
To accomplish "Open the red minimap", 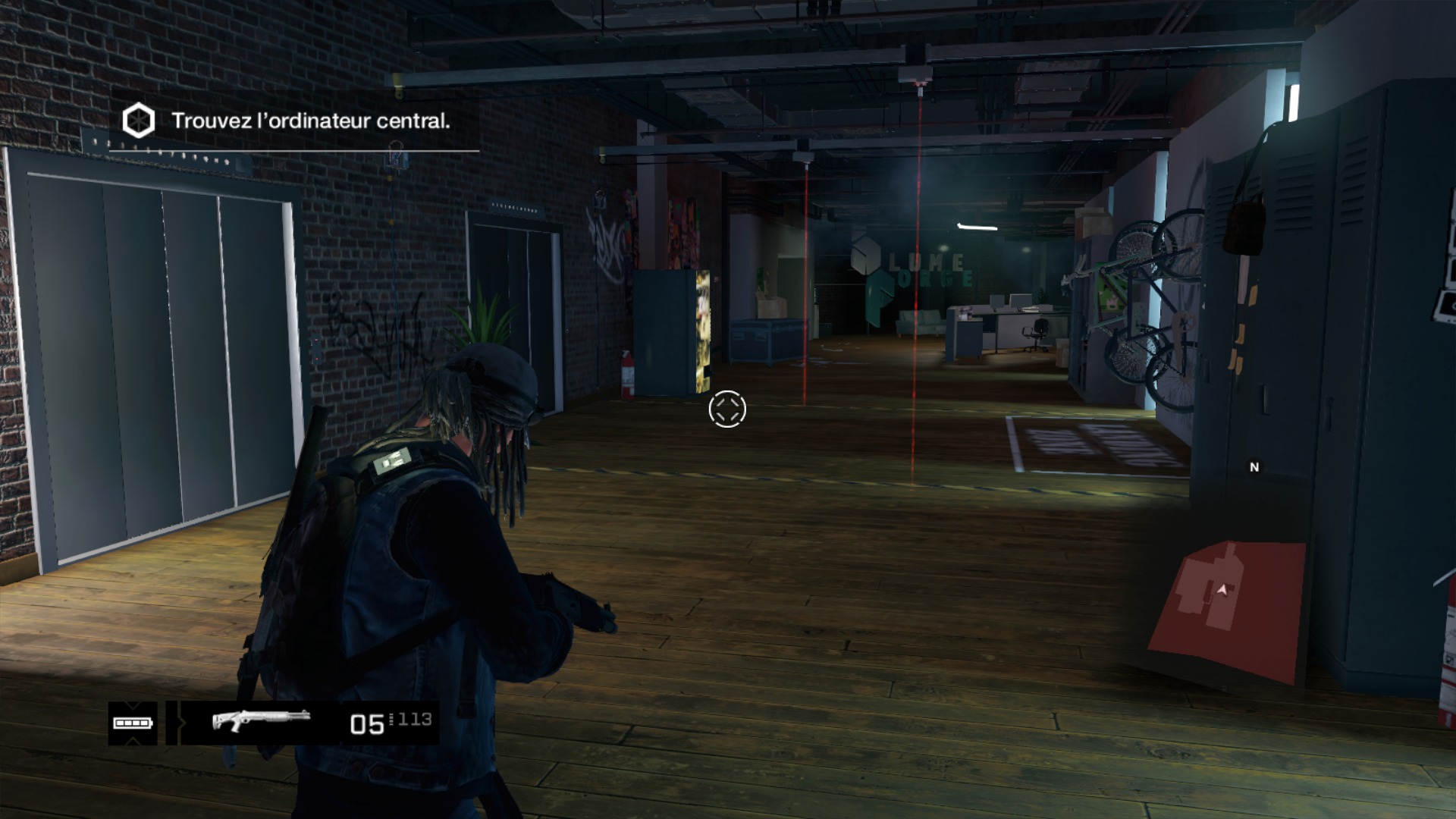I will click(1227, 608).
